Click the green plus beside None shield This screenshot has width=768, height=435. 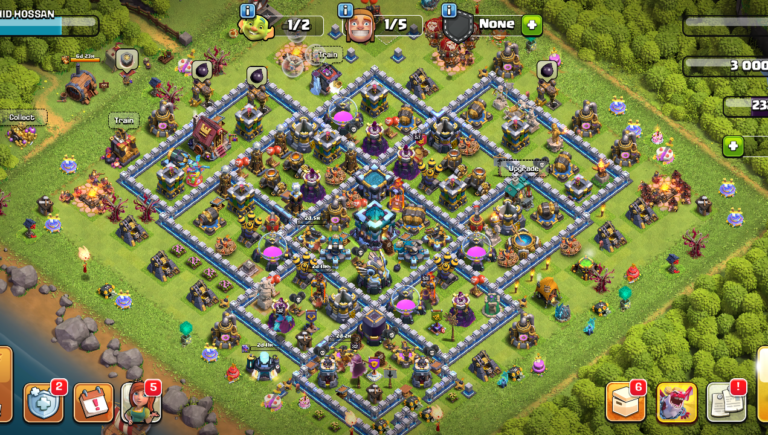click(x=531, y=25)
